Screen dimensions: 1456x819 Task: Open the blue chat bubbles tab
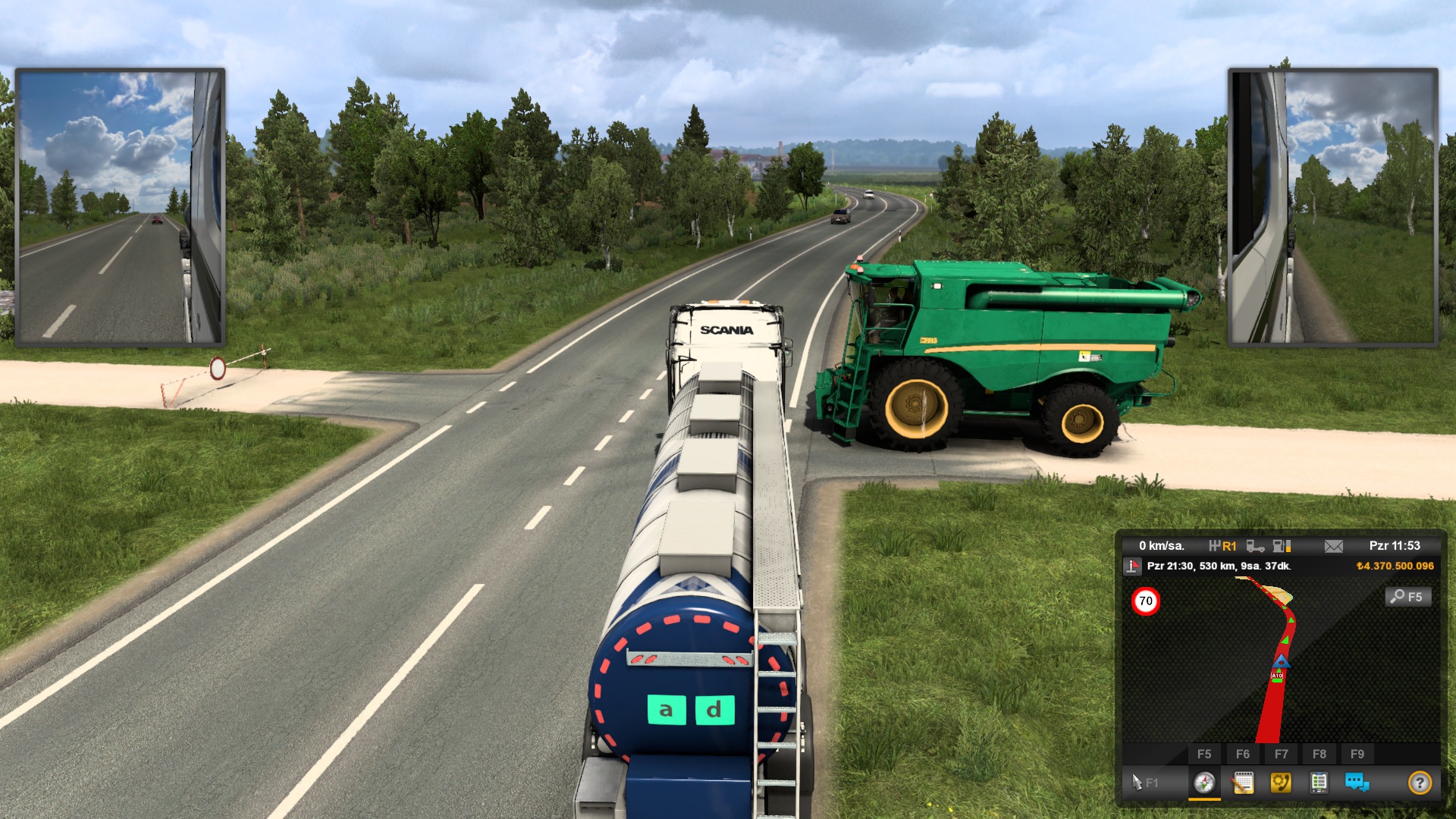[x=1357, y=783]
